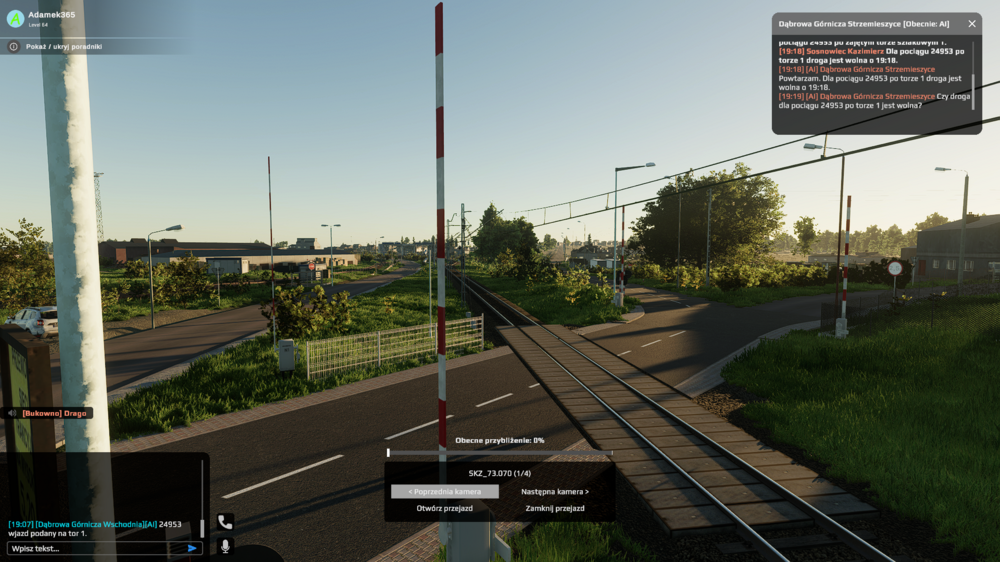Click the dispatcher chat scrollbar

point(972,85)
